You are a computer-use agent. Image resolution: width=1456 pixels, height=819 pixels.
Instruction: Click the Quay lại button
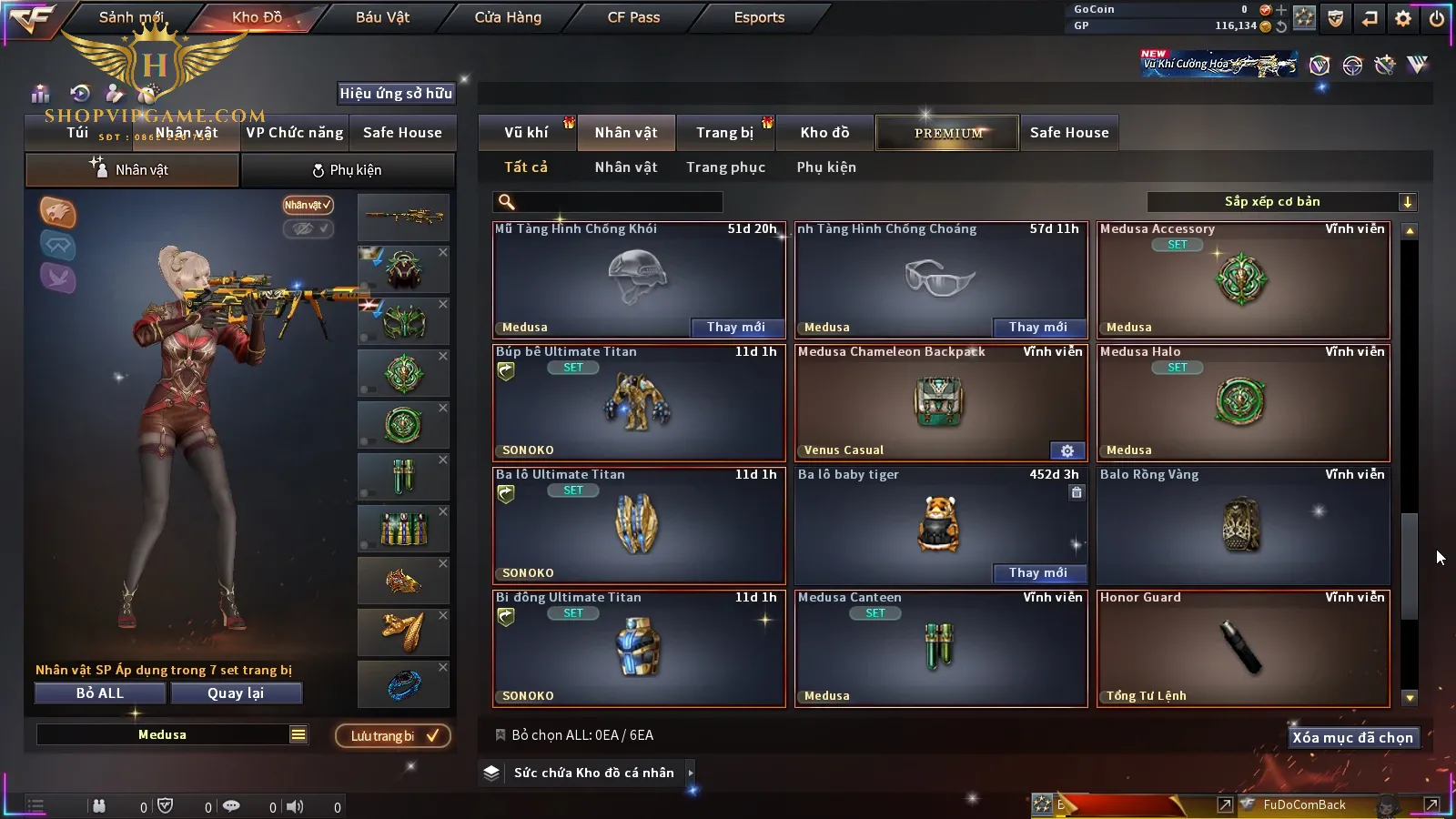tap(236, 693)
